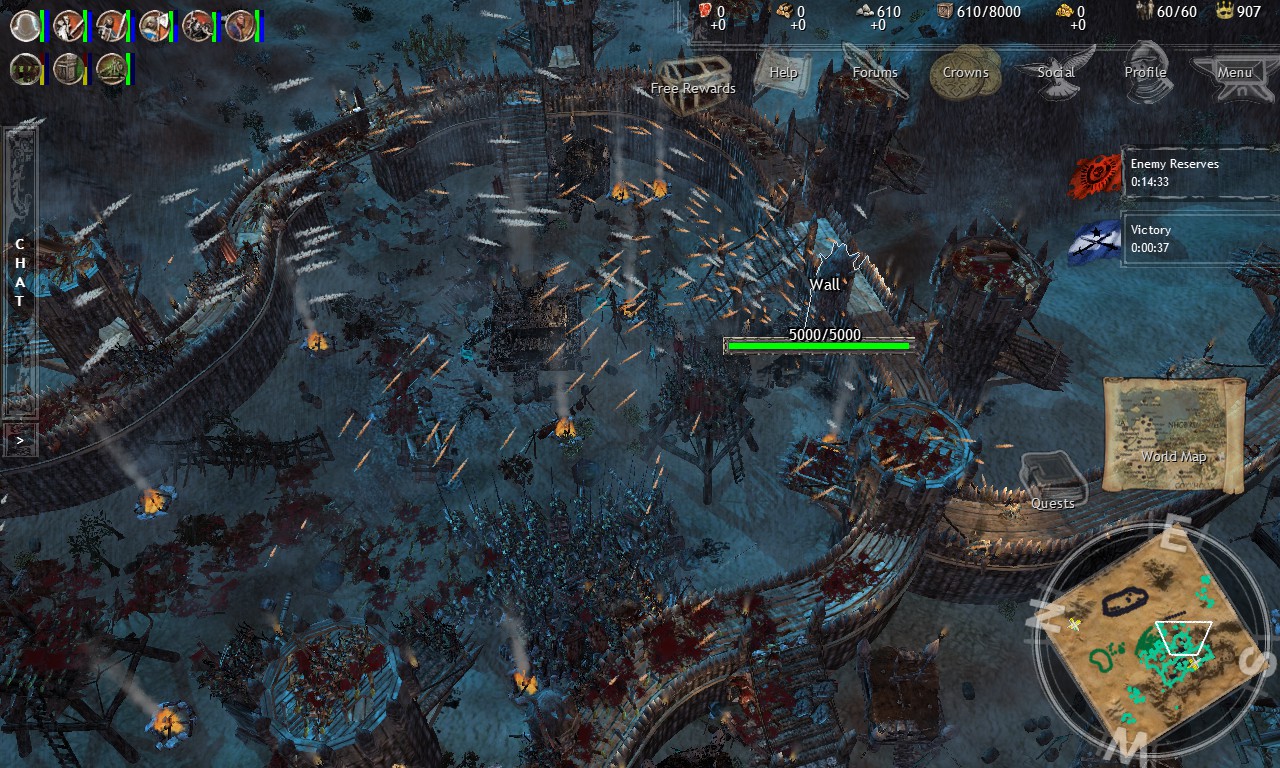
Task: Open Crowns coins icon
Action: click(965, 75)
